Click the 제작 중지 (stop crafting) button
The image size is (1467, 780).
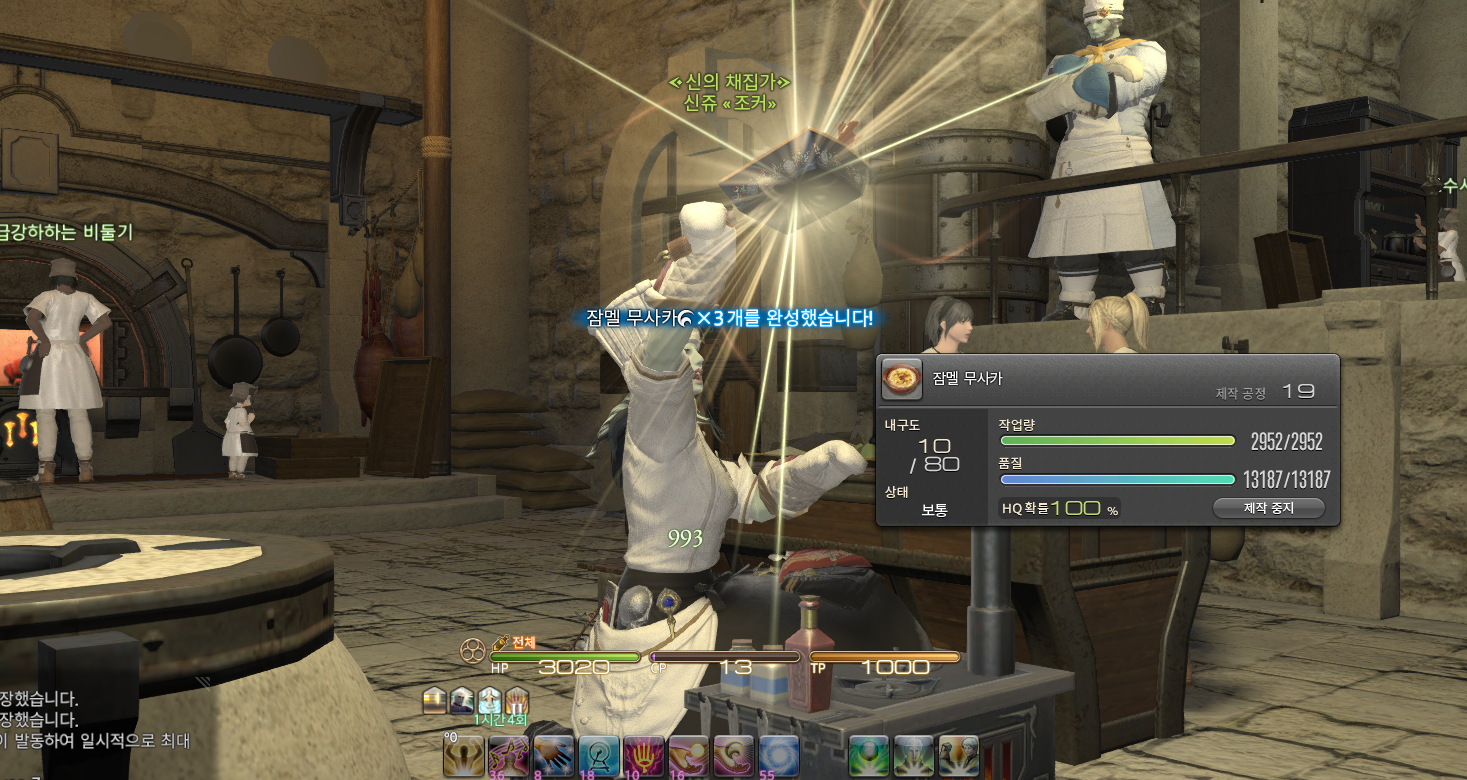(1268, 508)
